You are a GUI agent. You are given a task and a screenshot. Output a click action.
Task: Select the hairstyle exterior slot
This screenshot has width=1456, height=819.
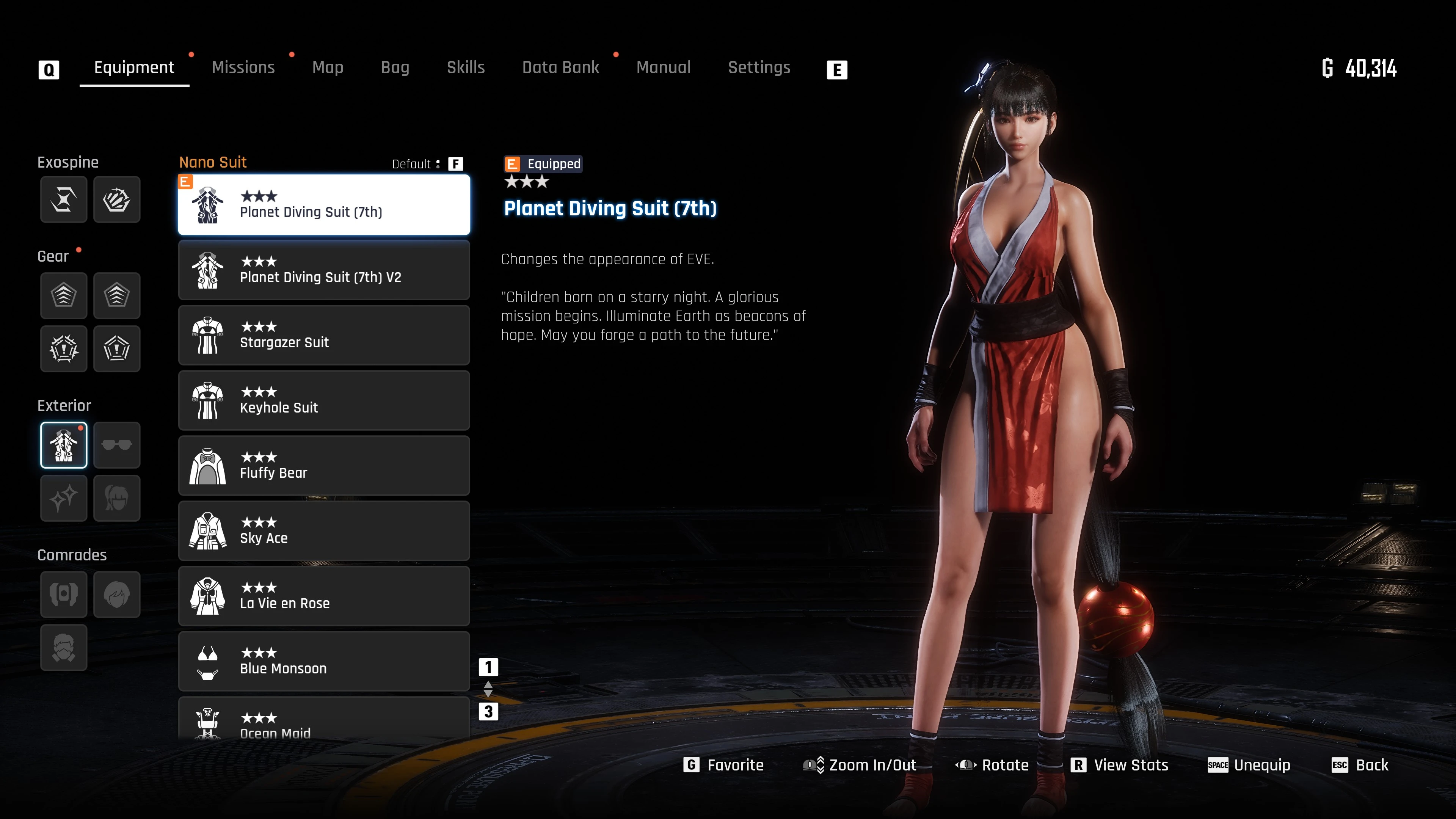pyautogui.click(x=117, y=498)
